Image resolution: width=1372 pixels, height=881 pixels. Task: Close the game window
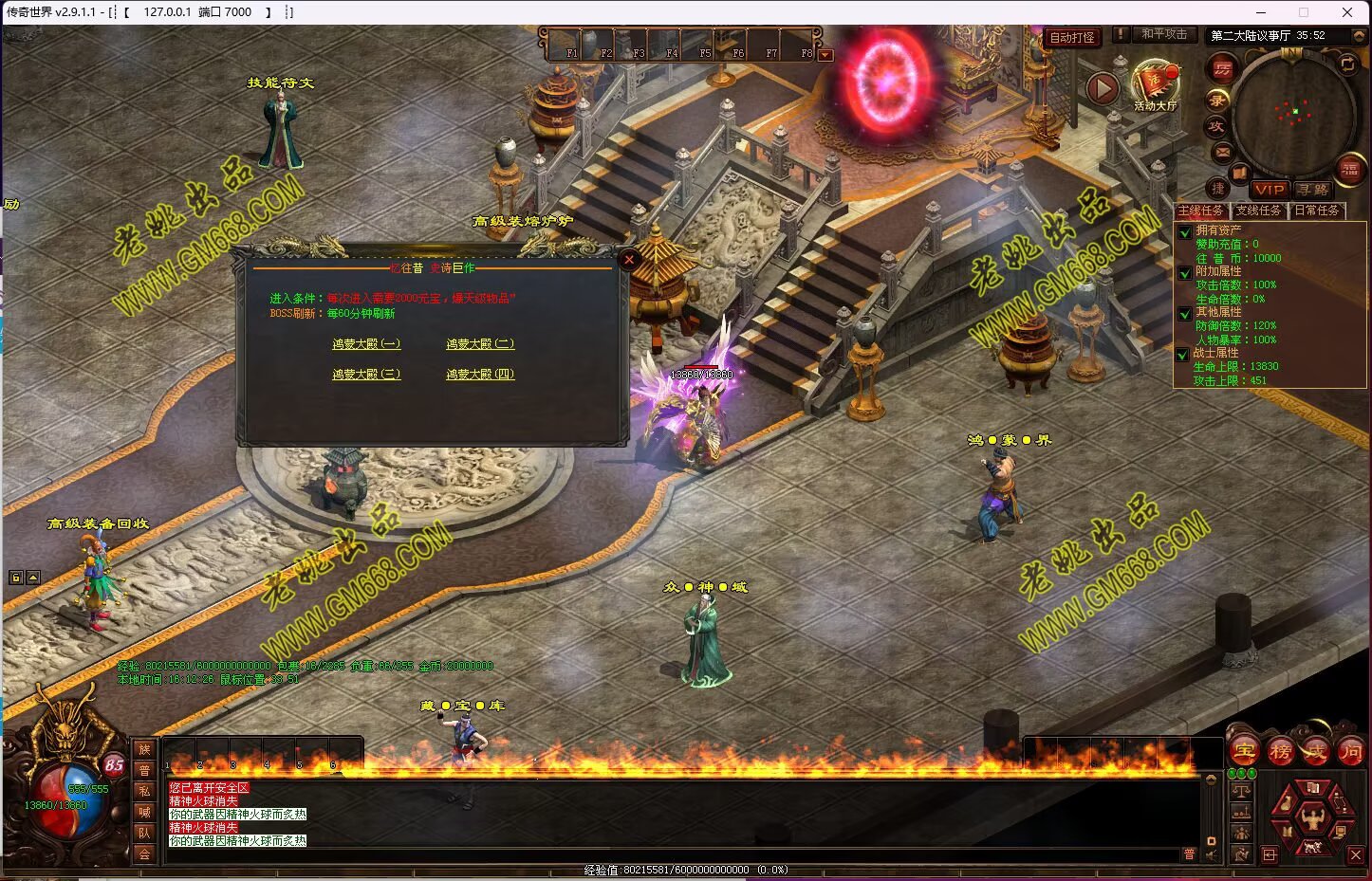tap(1346, 12)
